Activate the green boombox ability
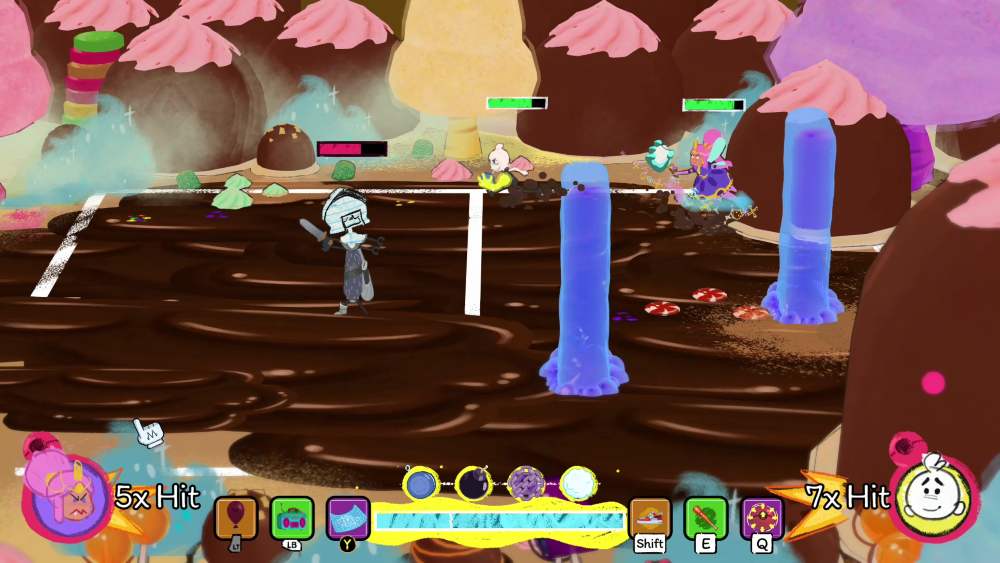The image size is (1000, 563). (x=292, y=518)
